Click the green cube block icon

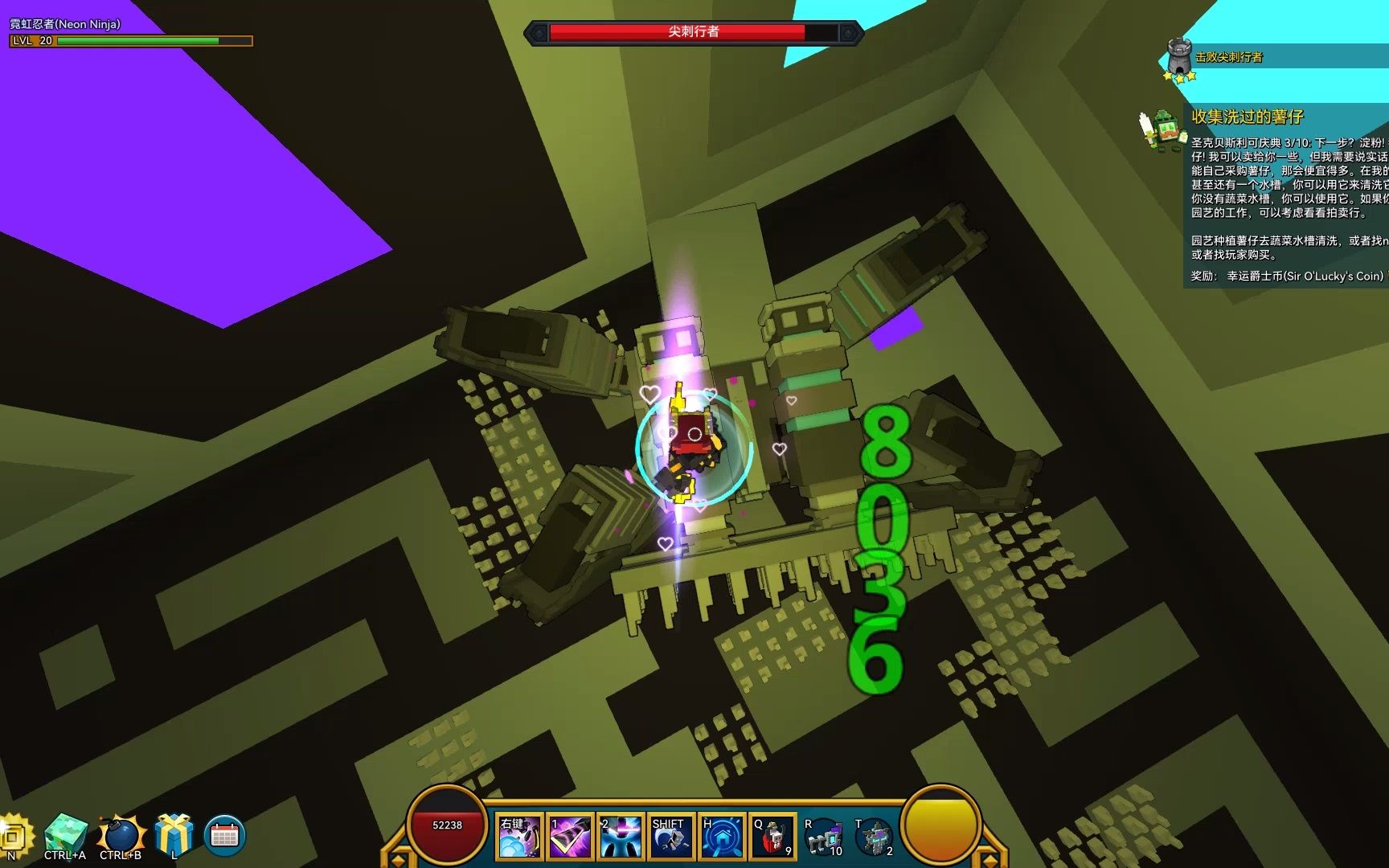pyautogui.click(x=66, y=833)
